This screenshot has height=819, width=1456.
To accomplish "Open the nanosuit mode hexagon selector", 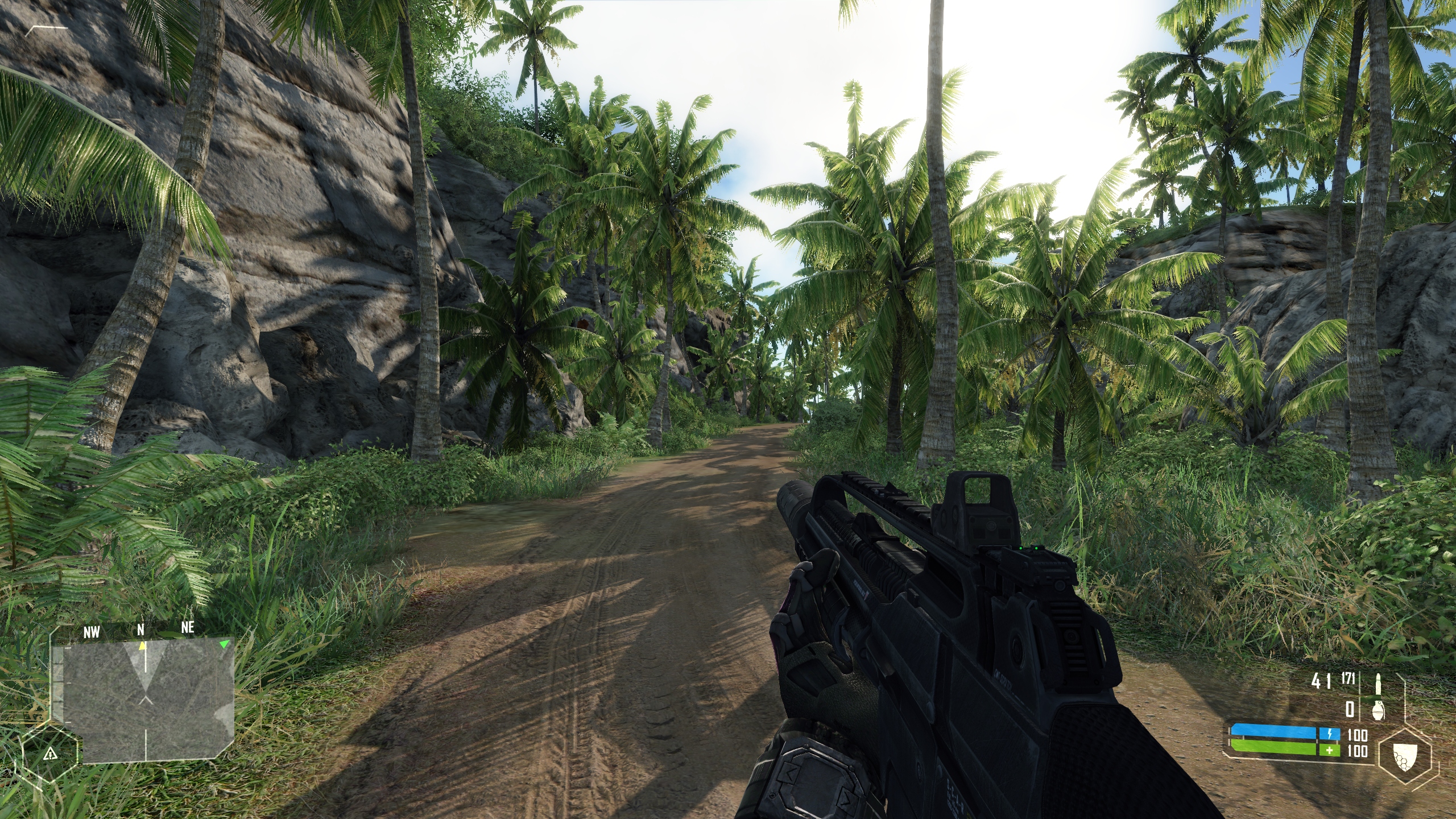I will 1406,757.
